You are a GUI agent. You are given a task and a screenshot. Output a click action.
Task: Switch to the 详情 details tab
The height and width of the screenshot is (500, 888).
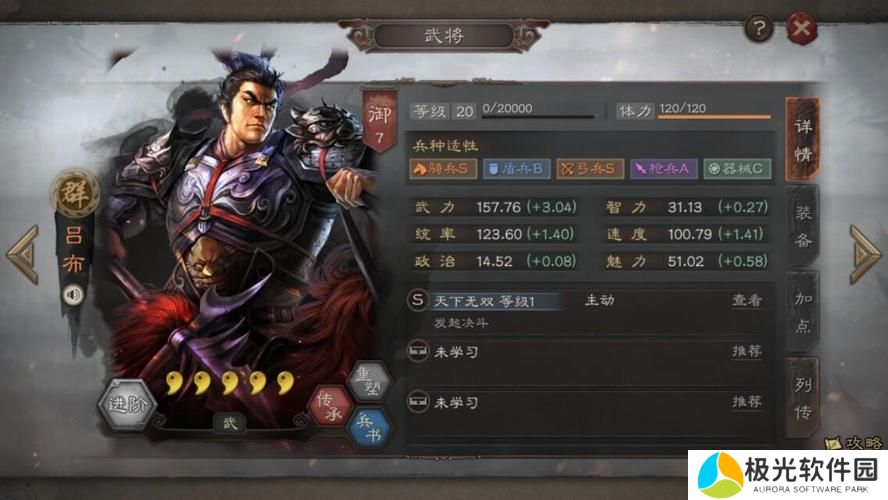pos(803,140)
